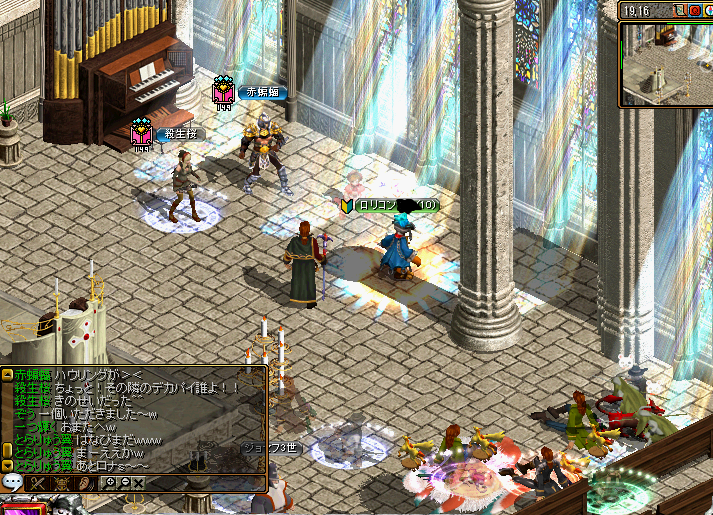
Task: Shrink chat with the magnifier minus button
Action: pos(125,483)
